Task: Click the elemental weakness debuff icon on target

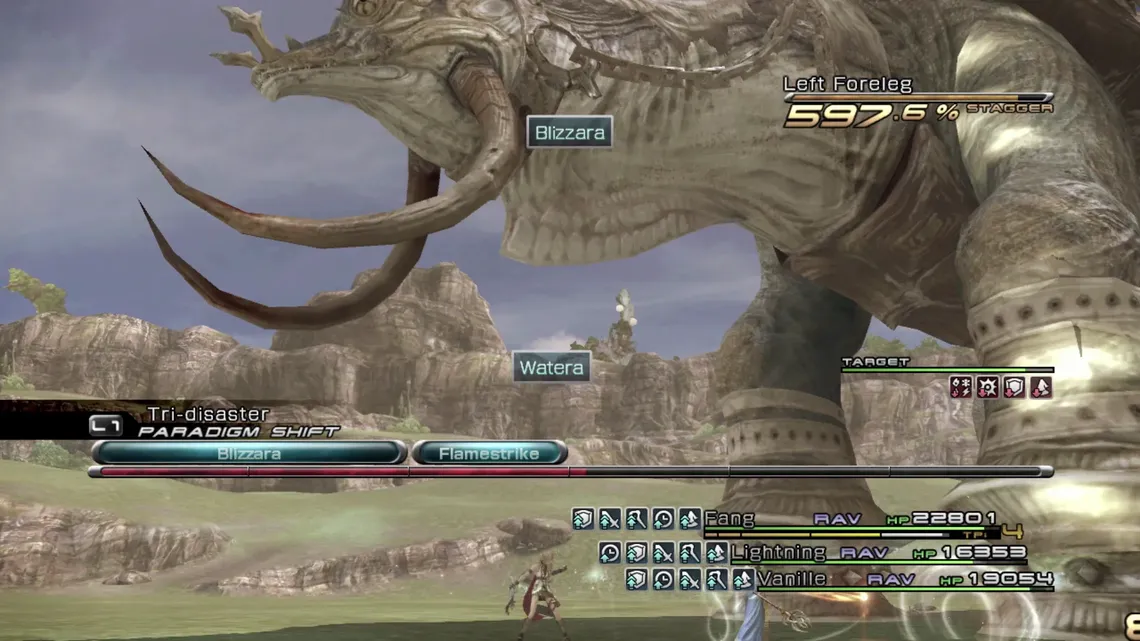Action: point(961,387)
